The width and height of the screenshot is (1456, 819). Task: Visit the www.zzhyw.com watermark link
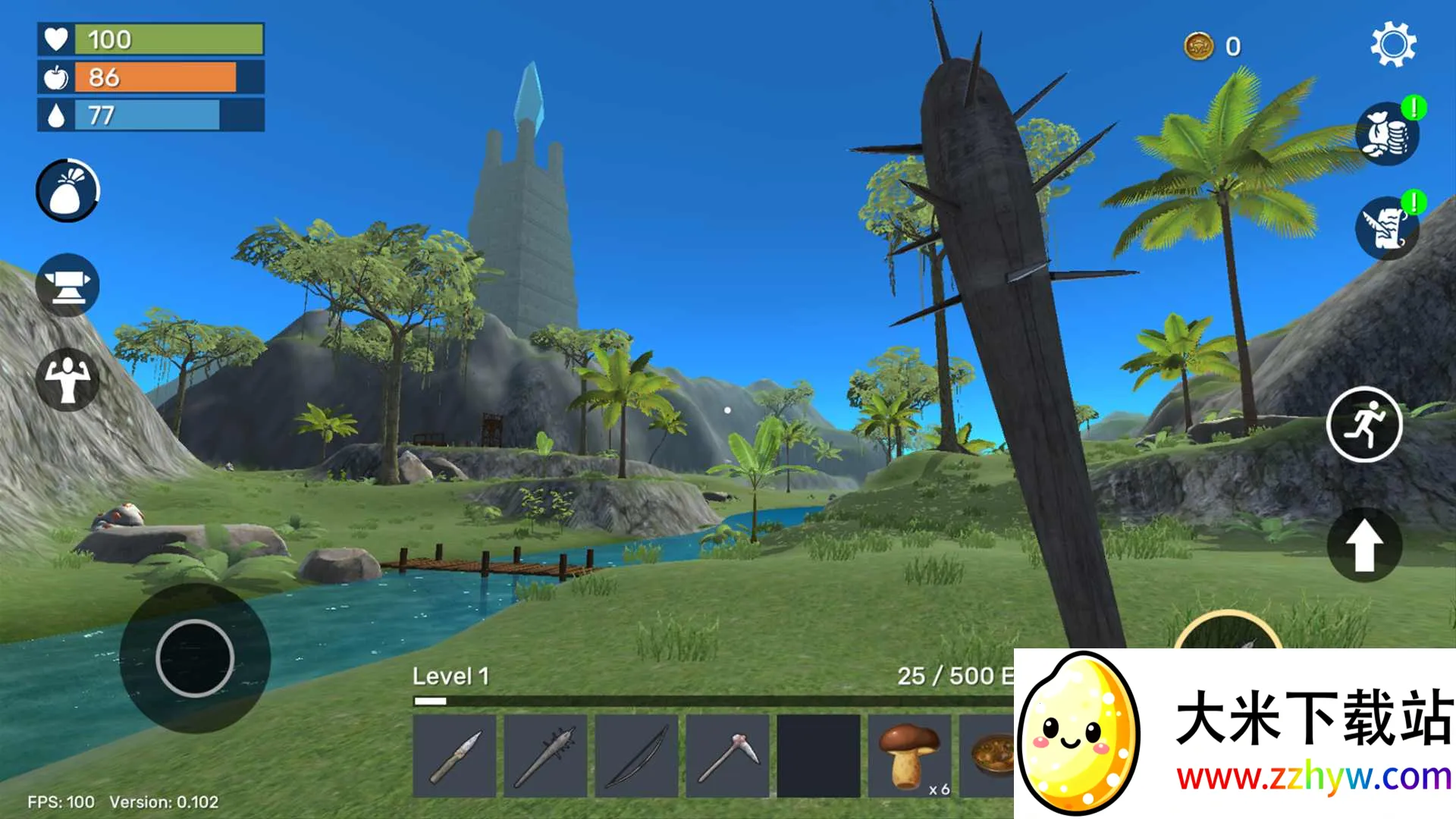coord(1313,777)
